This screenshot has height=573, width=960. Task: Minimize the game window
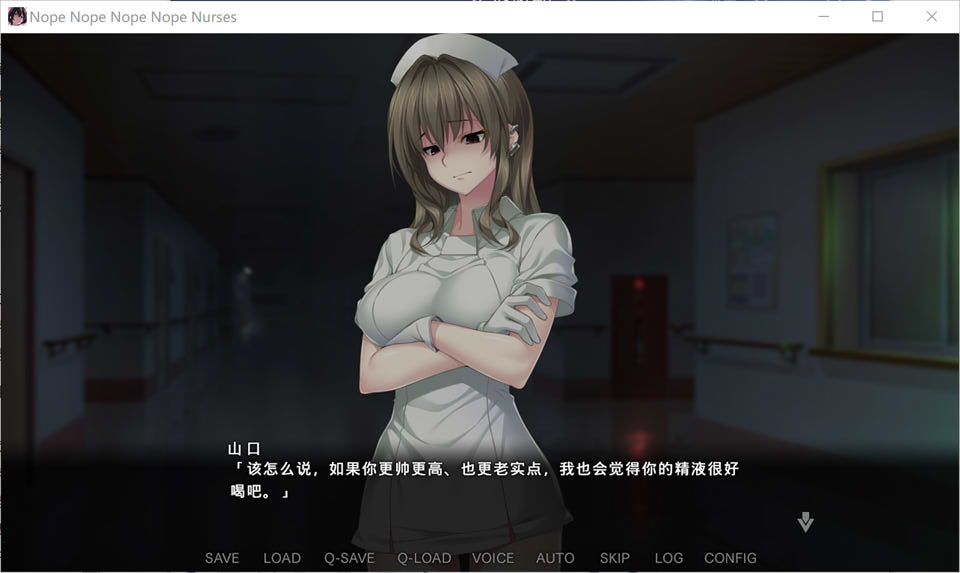pyautogui.click(x=825, y=17)
